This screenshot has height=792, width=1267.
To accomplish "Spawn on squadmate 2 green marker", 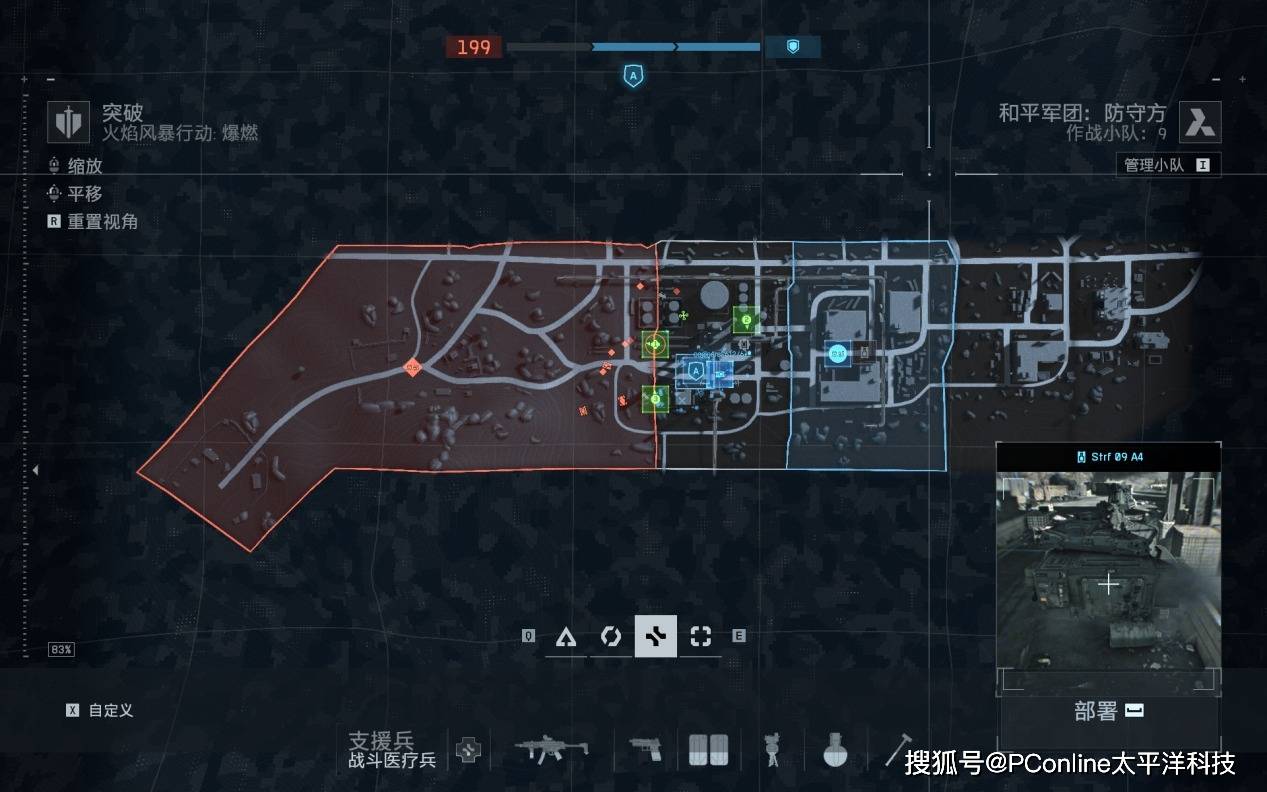I will [x=745, y=320].
